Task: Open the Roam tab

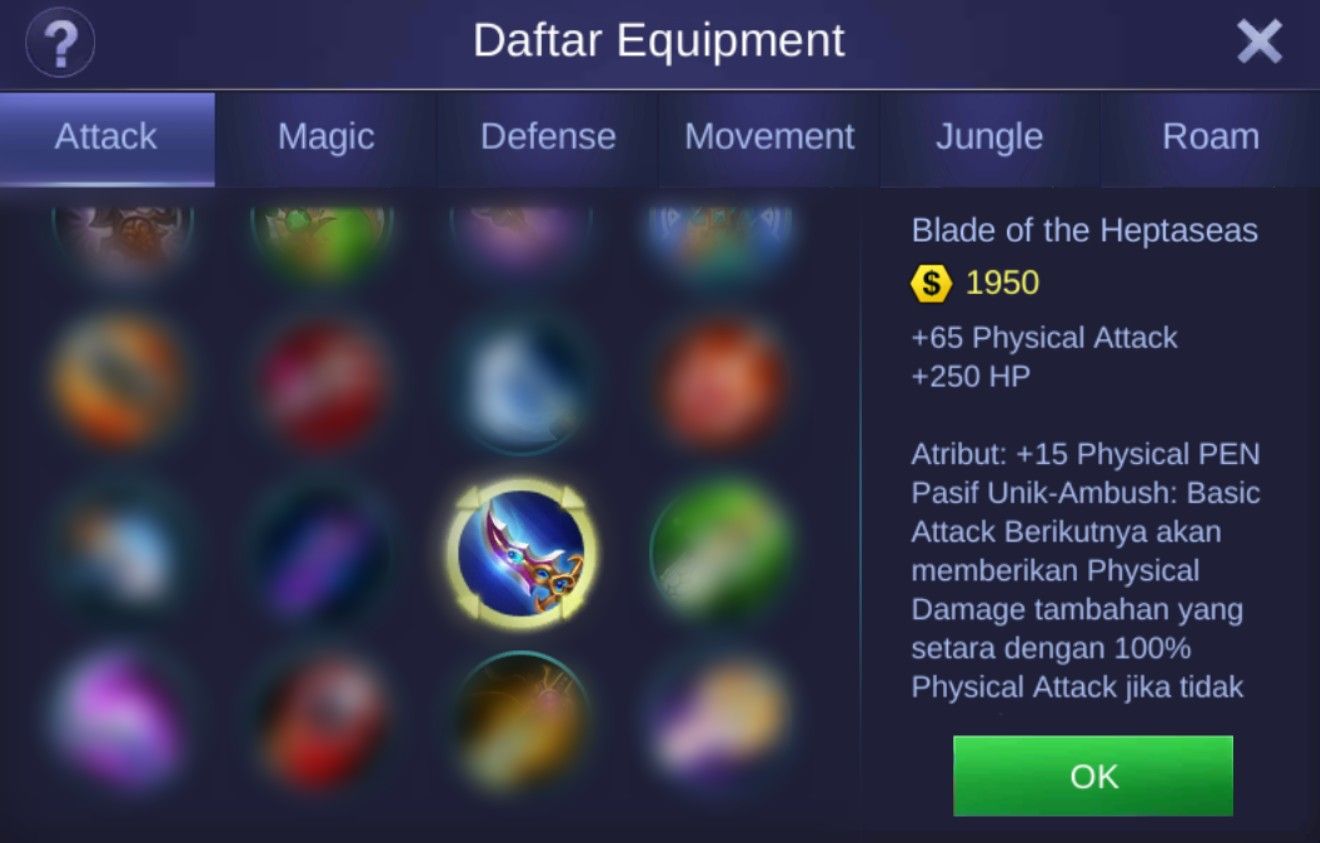Action: 1210,137
